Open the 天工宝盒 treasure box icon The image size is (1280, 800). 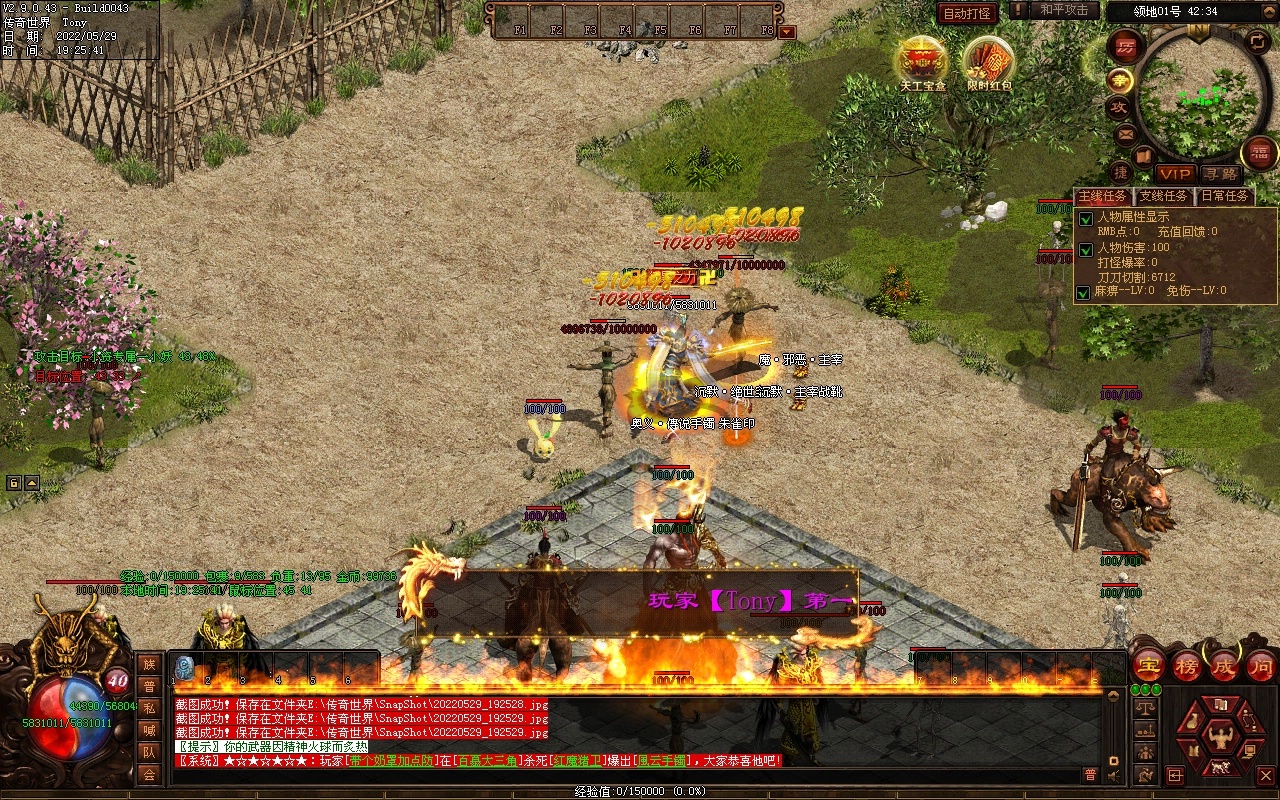[x=921, y=62]
